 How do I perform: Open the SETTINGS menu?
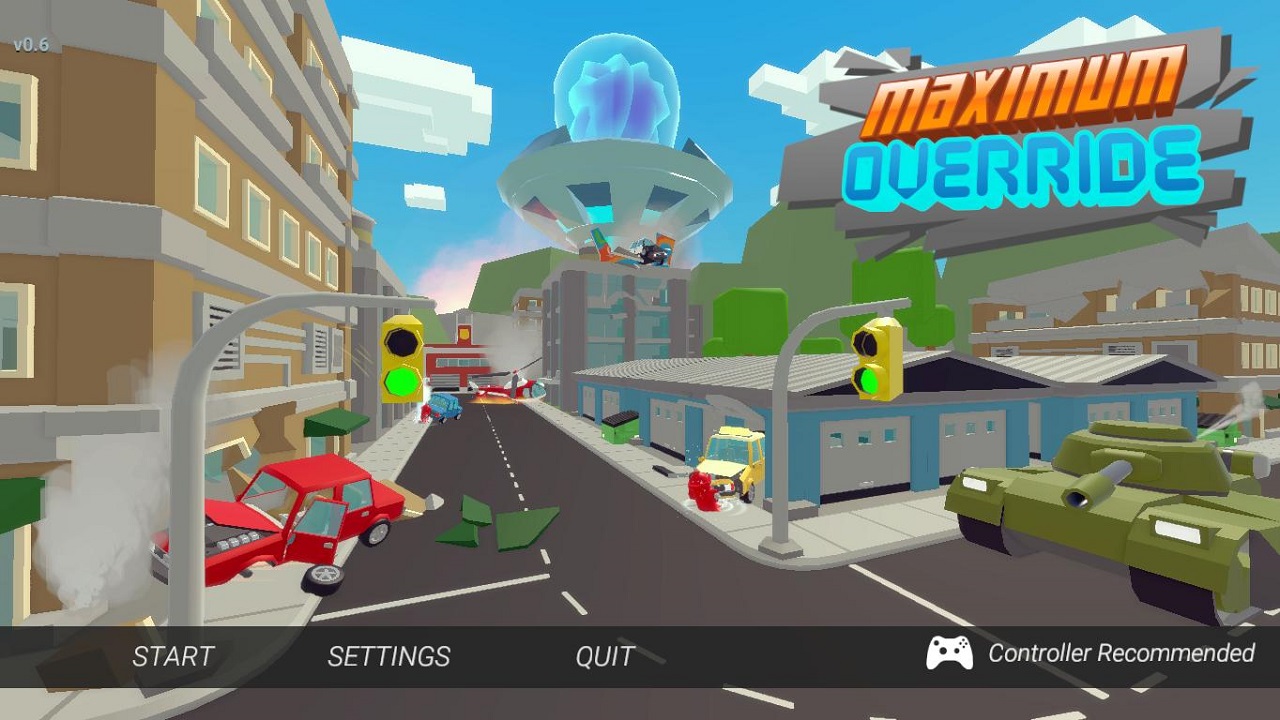[389, 656]
